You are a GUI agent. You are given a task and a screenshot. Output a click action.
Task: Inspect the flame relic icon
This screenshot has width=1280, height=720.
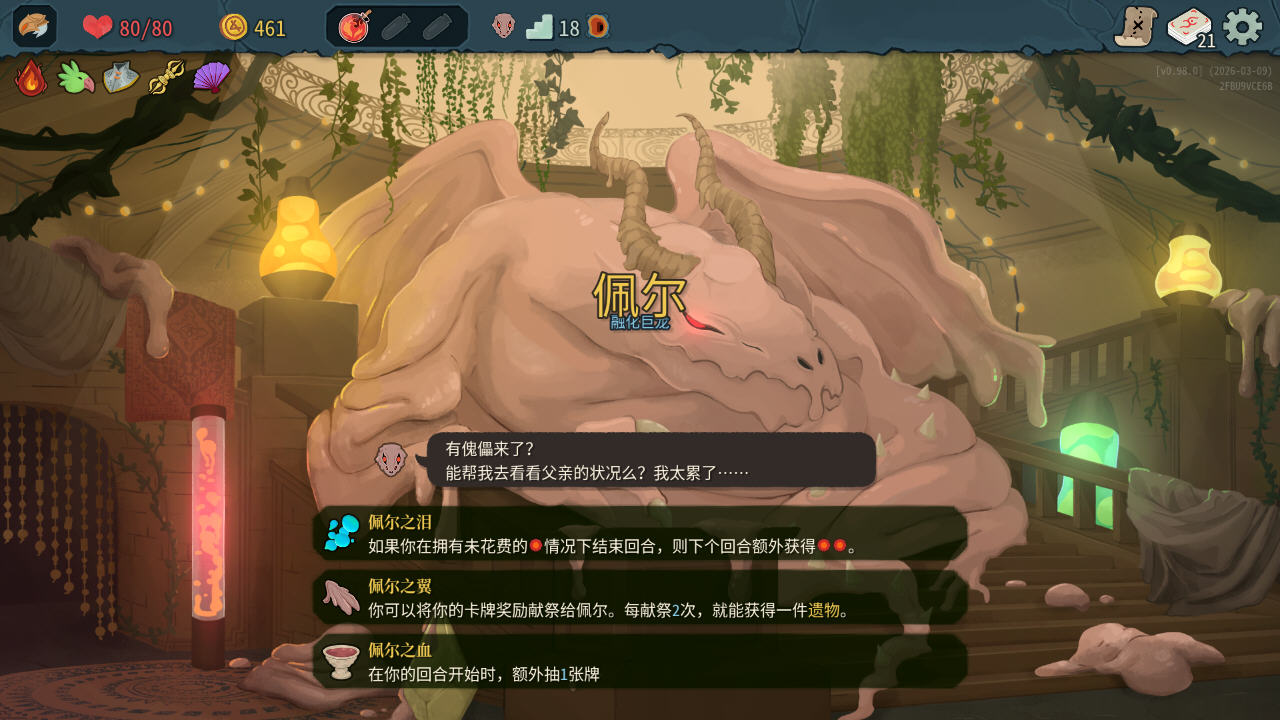(x=29, y=77)
